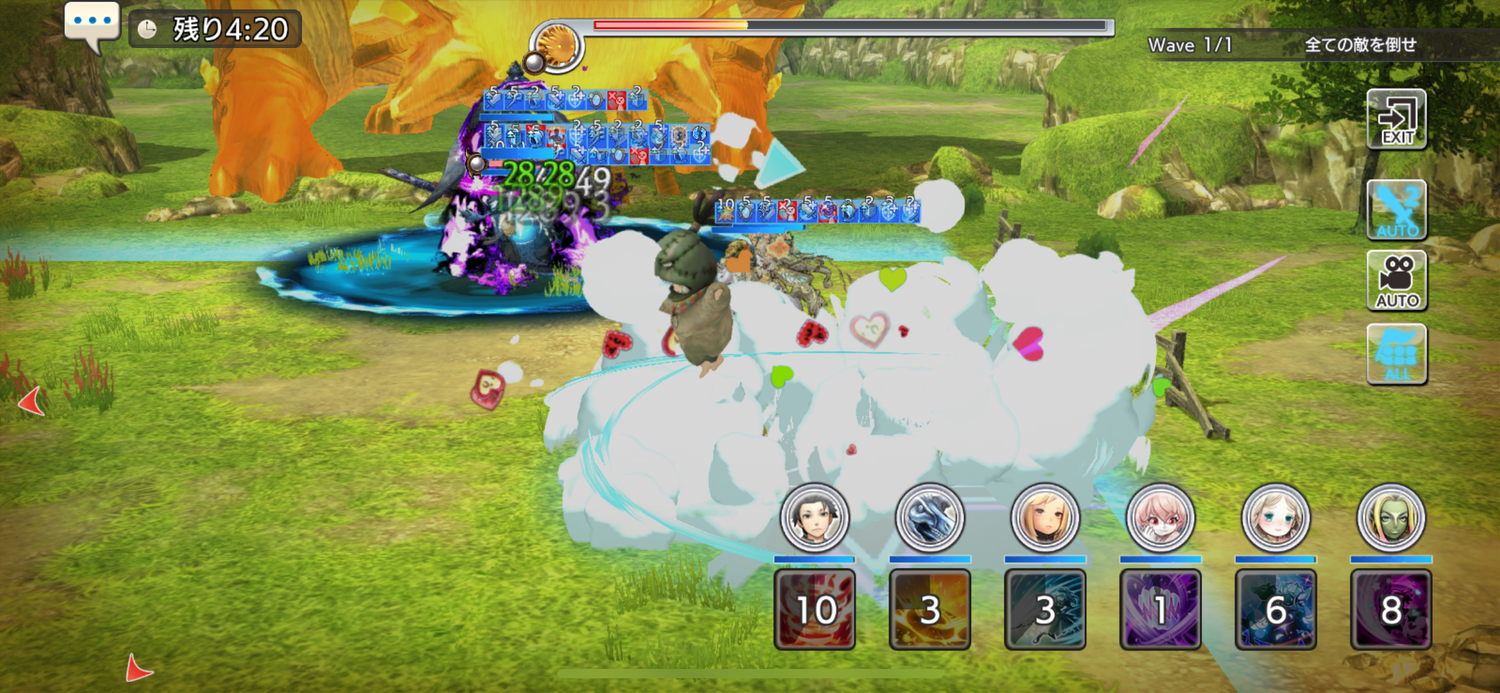Open the chat speech bubble
Image resolution: width=1500 pixels, height=693 pixels.
pyautogui.click(x=92, y=24)
